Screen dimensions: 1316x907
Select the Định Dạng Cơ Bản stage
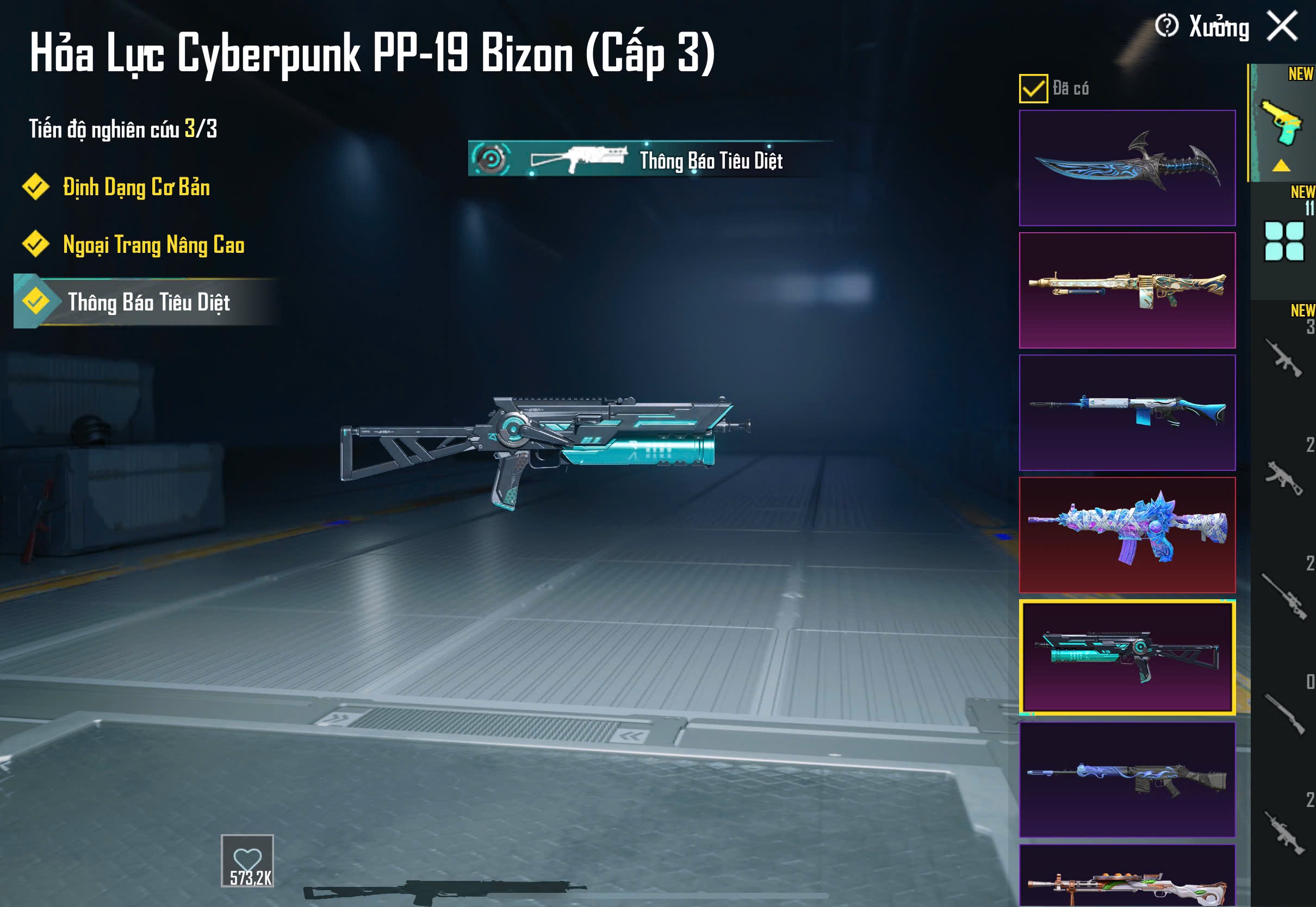coord(136,188)
